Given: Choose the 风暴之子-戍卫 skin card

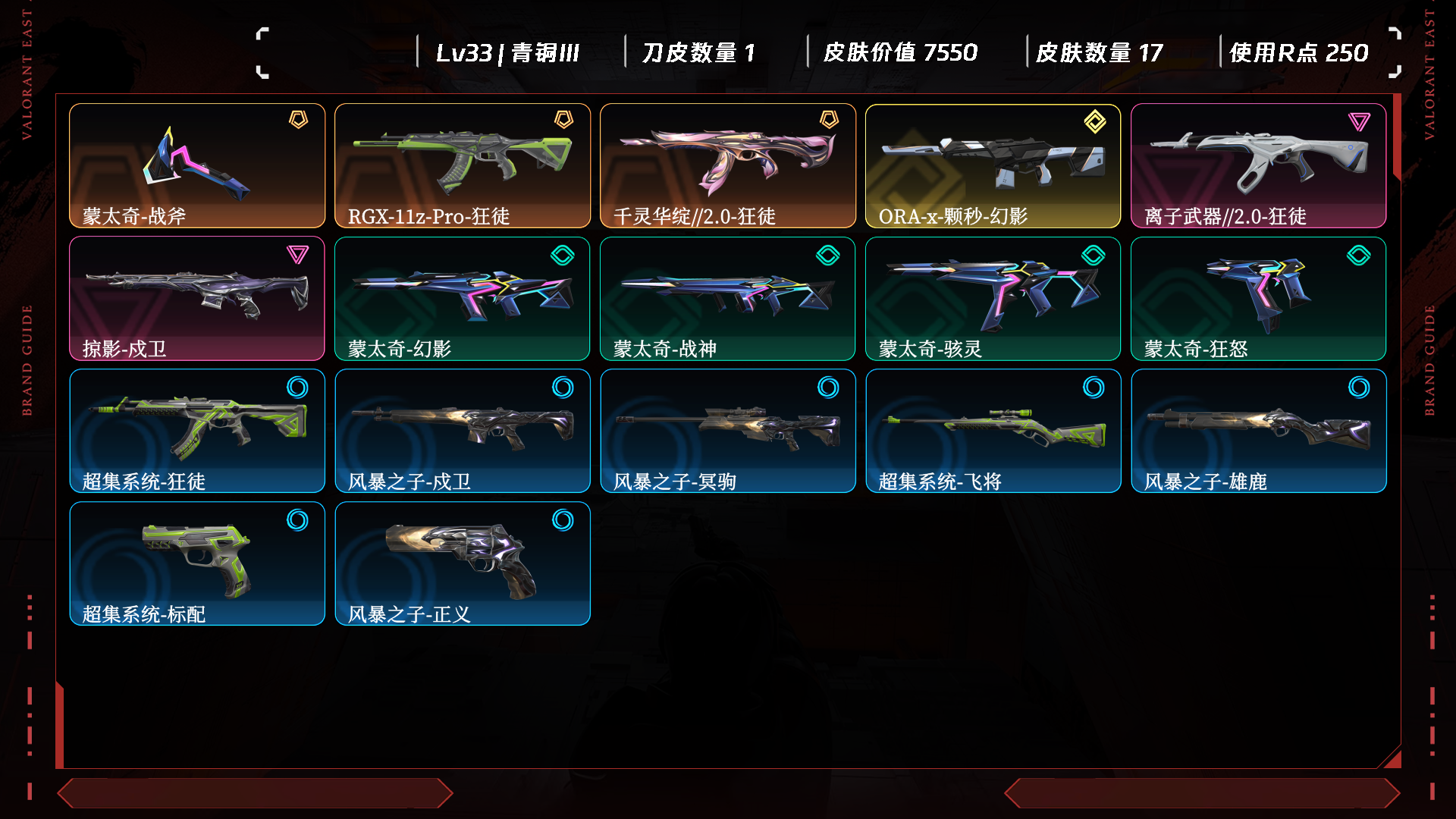Looking at the screenshot, I should click(x=463, y=431).
